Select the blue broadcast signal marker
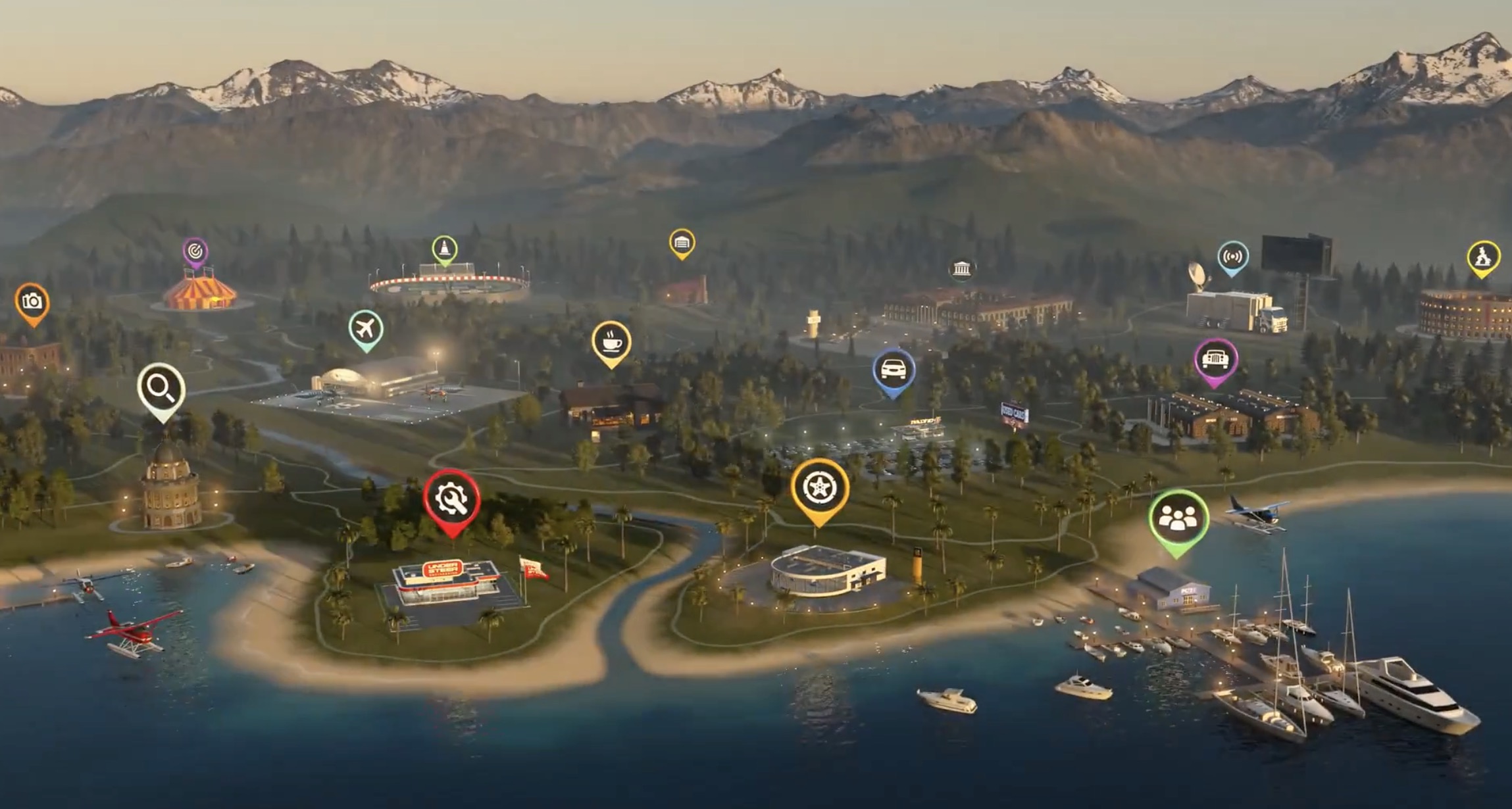1512x809 pixels. 1232,256
